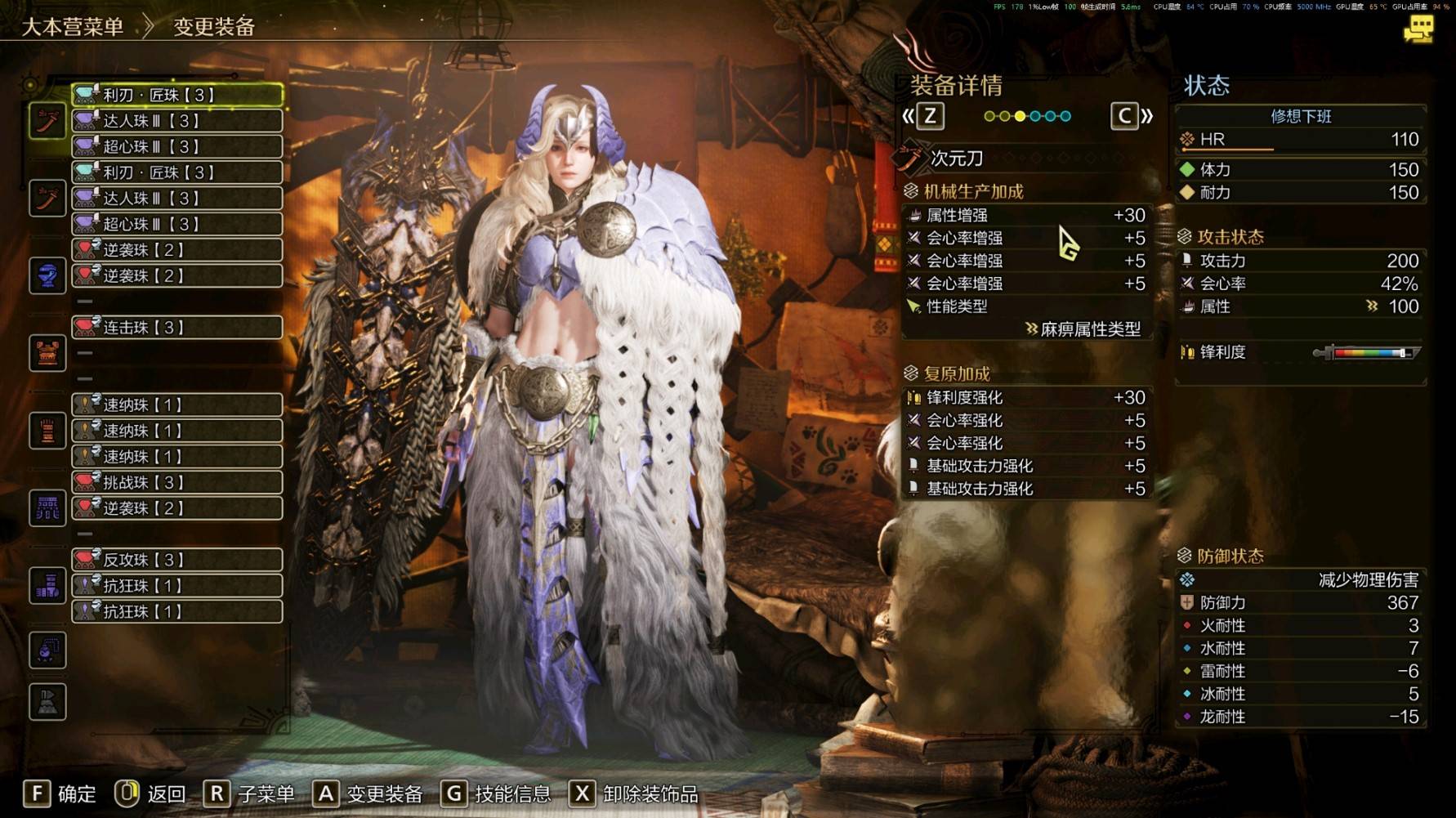The image size is (1456, 818).
Task: Choose the arm guard slot icon
Action: click(47, 430)
